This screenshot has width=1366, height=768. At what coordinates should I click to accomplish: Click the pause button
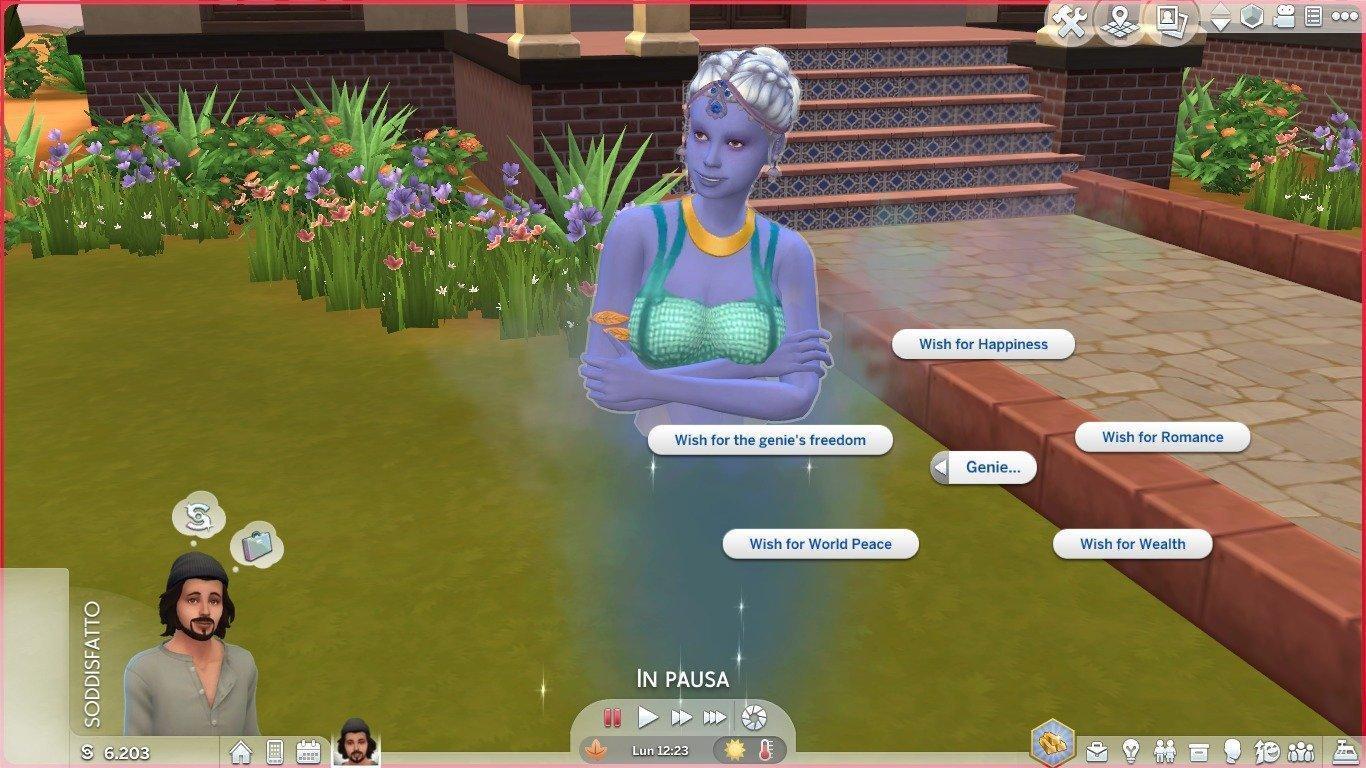click(x=612, y=717)
